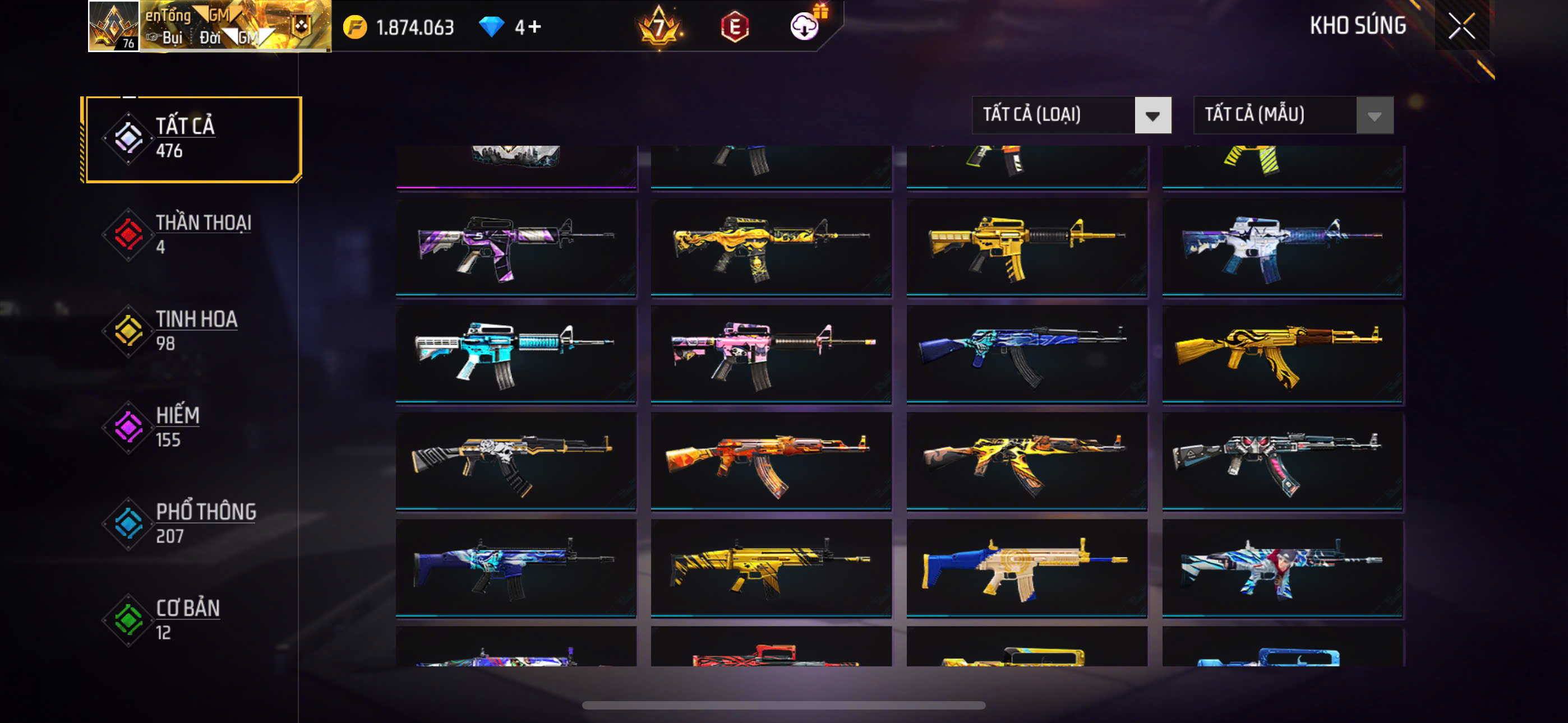Open the gold winged rank 7 emblem

pos(658,27)
